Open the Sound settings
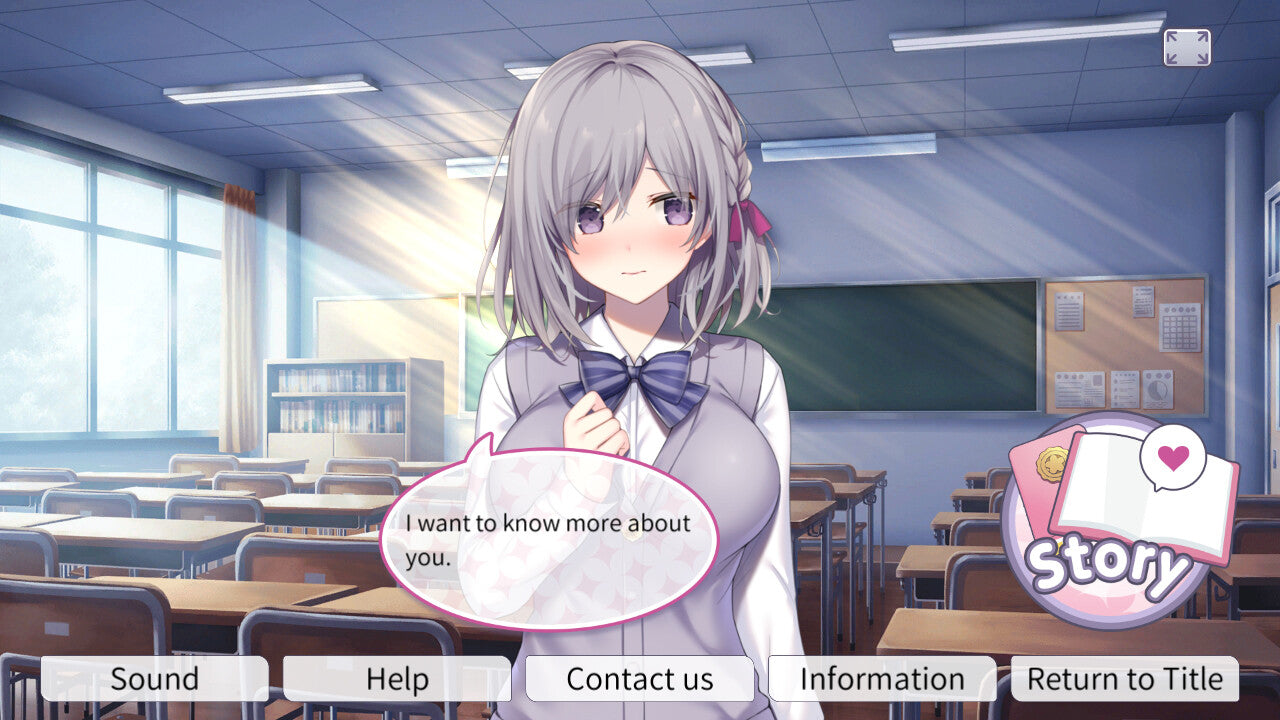 (x=154, y=679)
